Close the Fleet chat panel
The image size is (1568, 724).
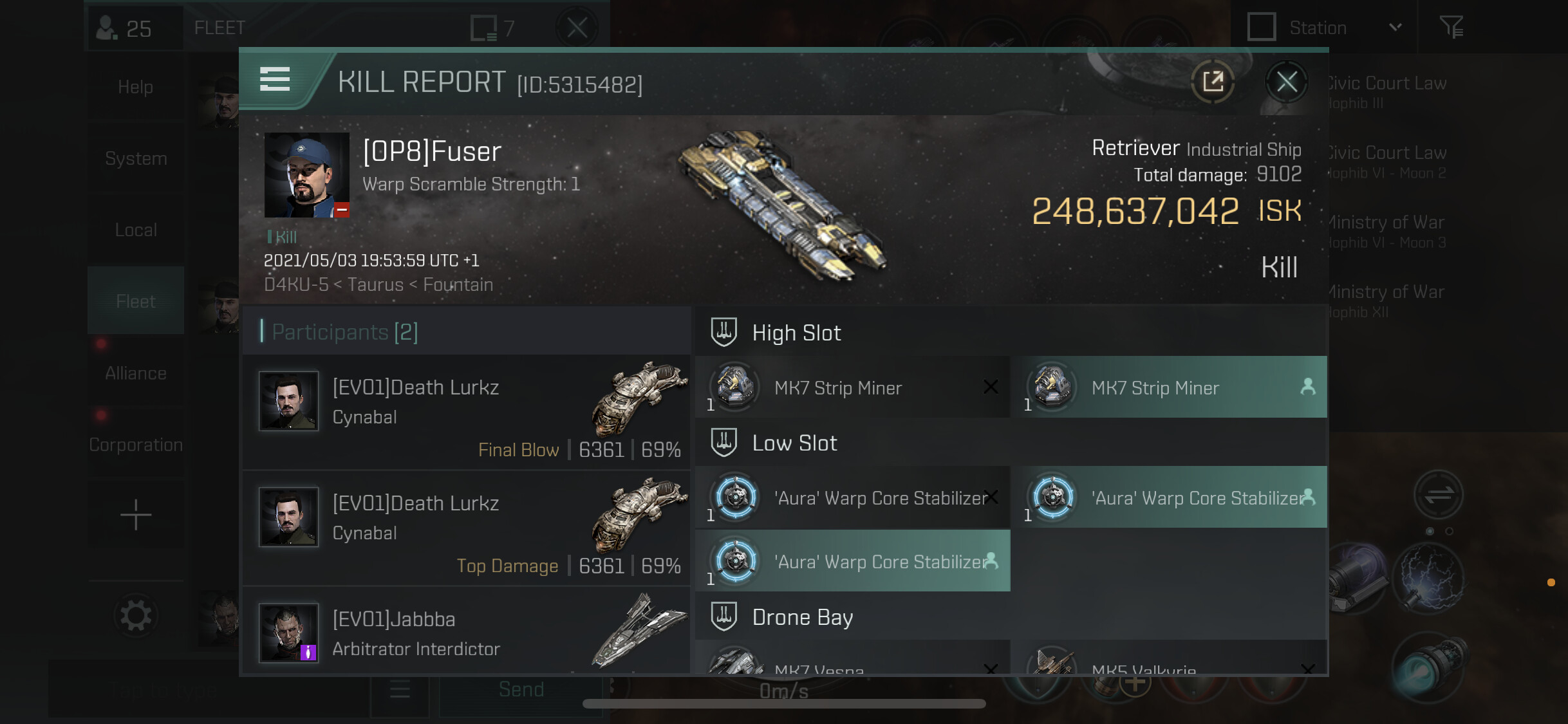pos(577,28)
